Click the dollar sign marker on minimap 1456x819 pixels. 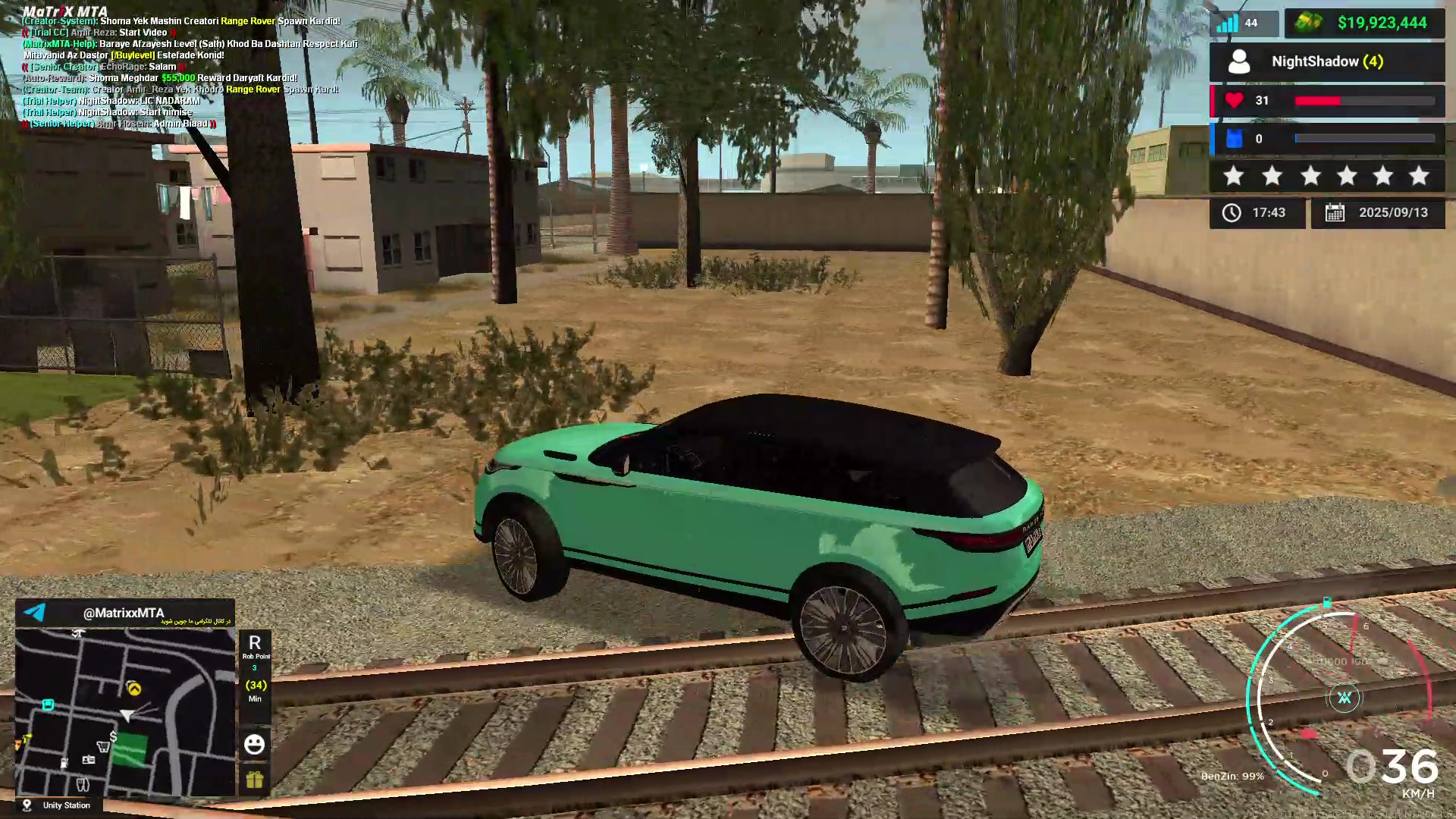113,736
